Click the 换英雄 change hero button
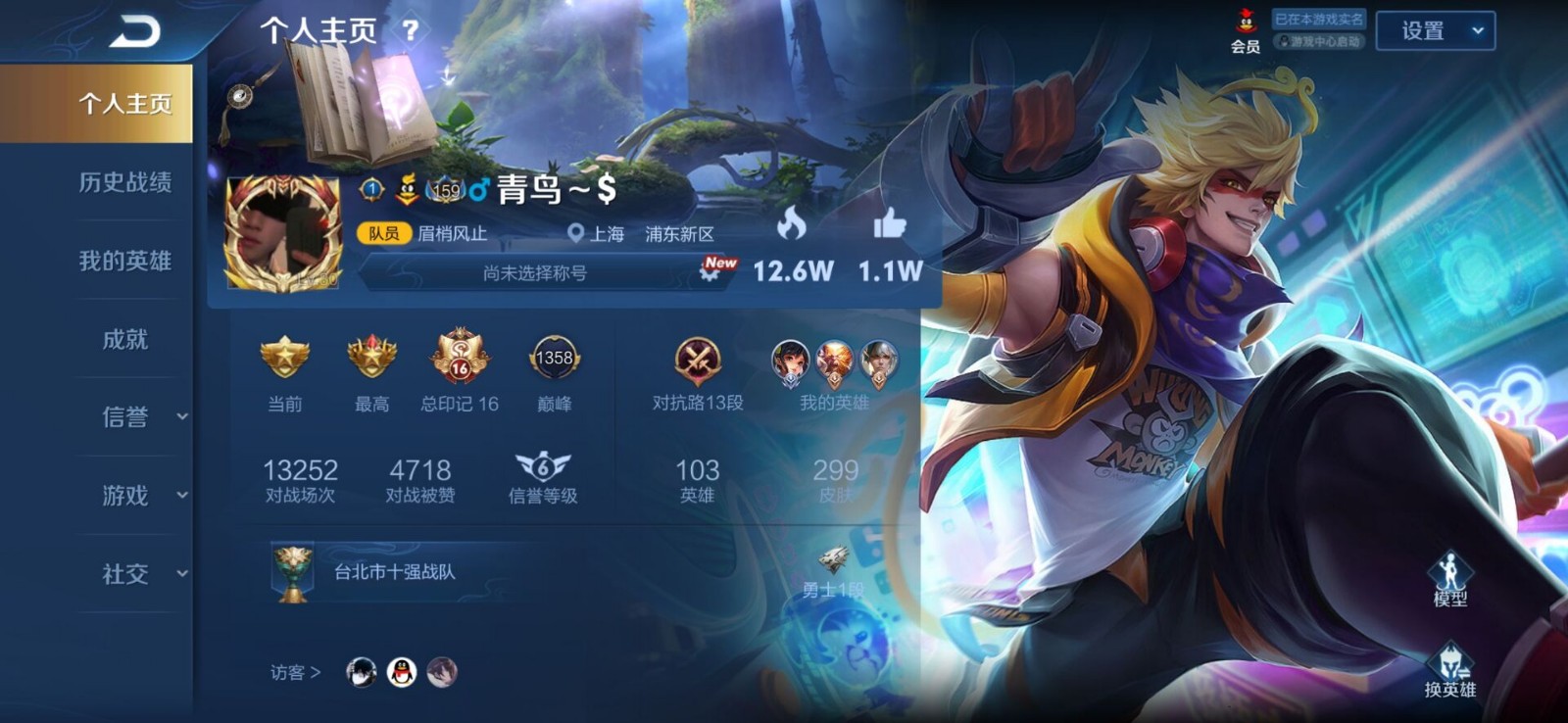This screenshot has height=723, width=1568. coord(1449,670)
